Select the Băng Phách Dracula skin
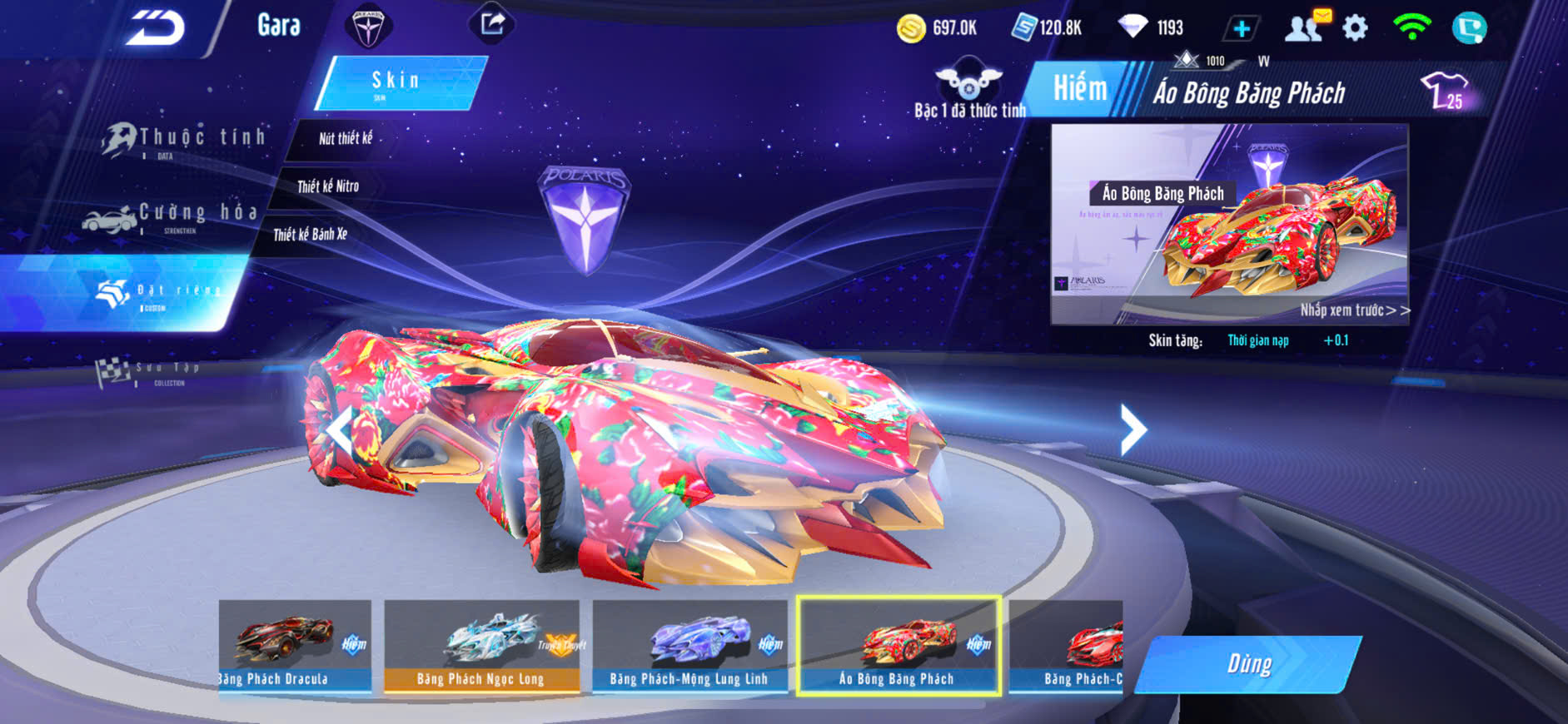The height and width of the screenshot is (724, 1568). click(x=295, y=646)
